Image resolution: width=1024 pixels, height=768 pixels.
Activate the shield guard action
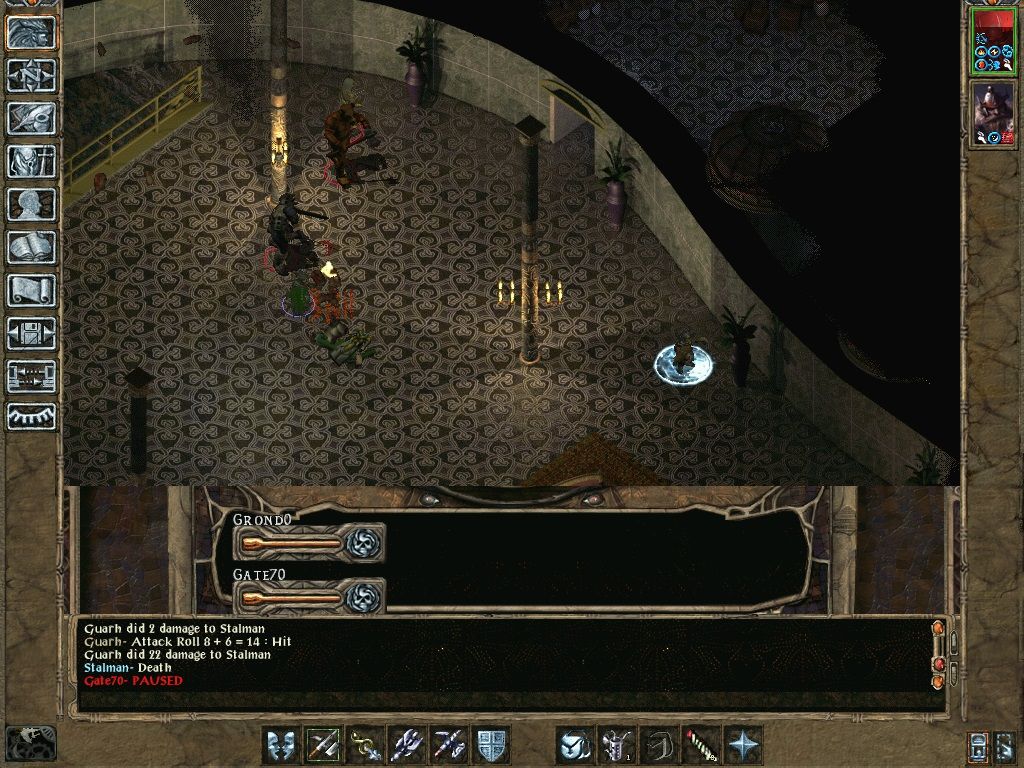491,745
